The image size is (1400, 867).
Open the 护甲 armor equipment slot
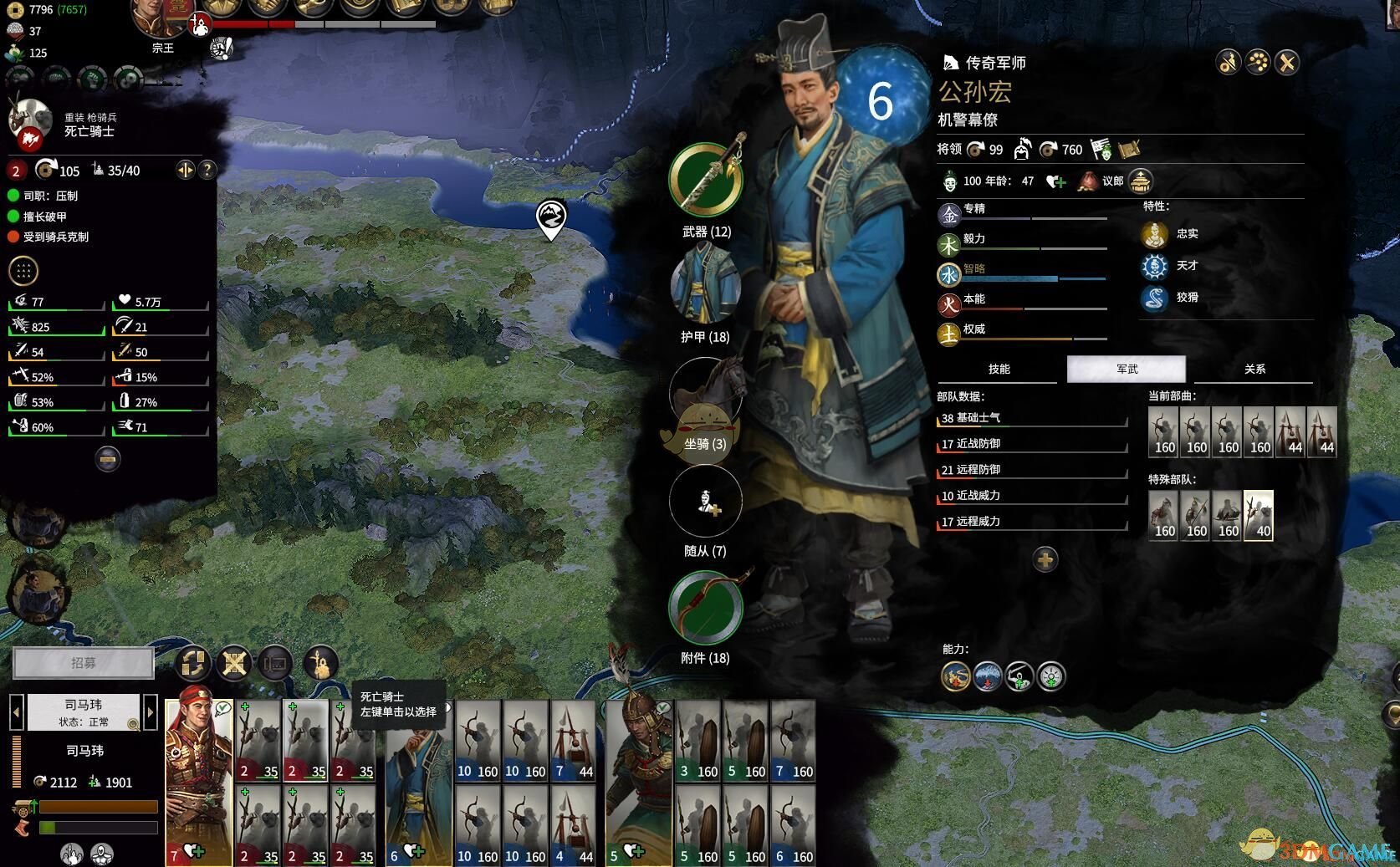pyautogui.click(x=706, y=288)
